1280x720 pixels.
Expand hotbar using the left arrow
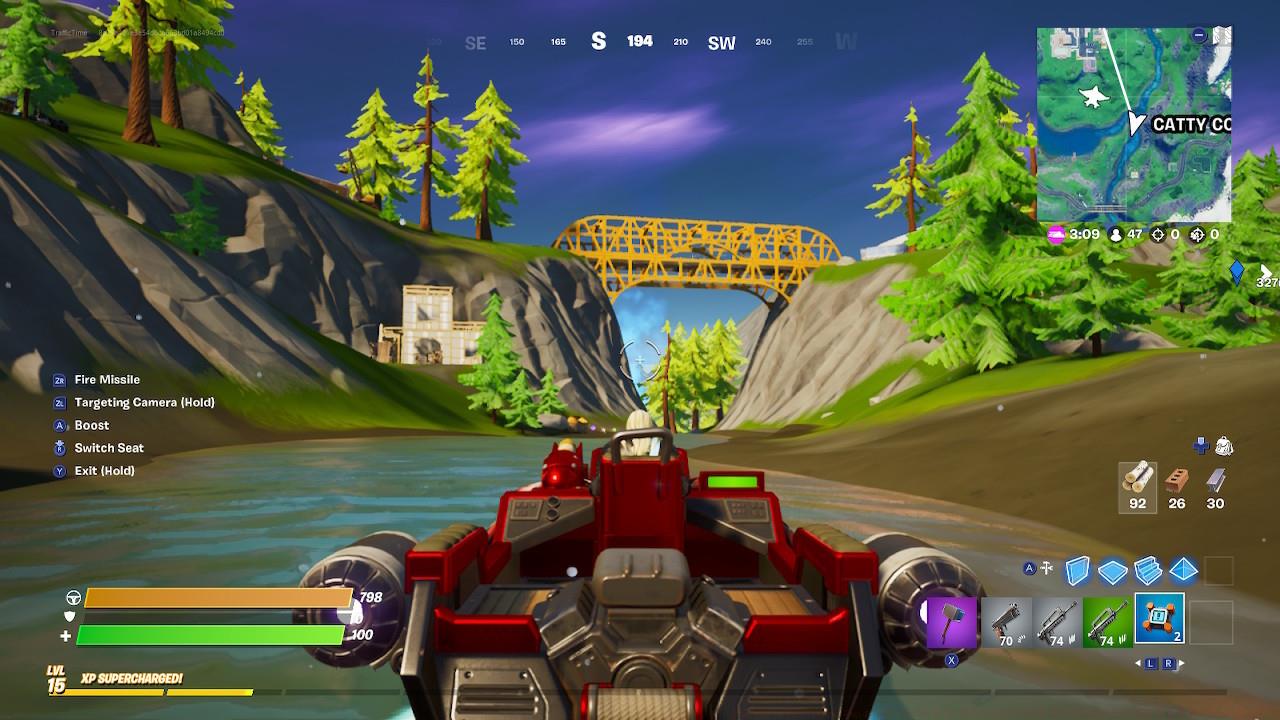coord(1139,663)
